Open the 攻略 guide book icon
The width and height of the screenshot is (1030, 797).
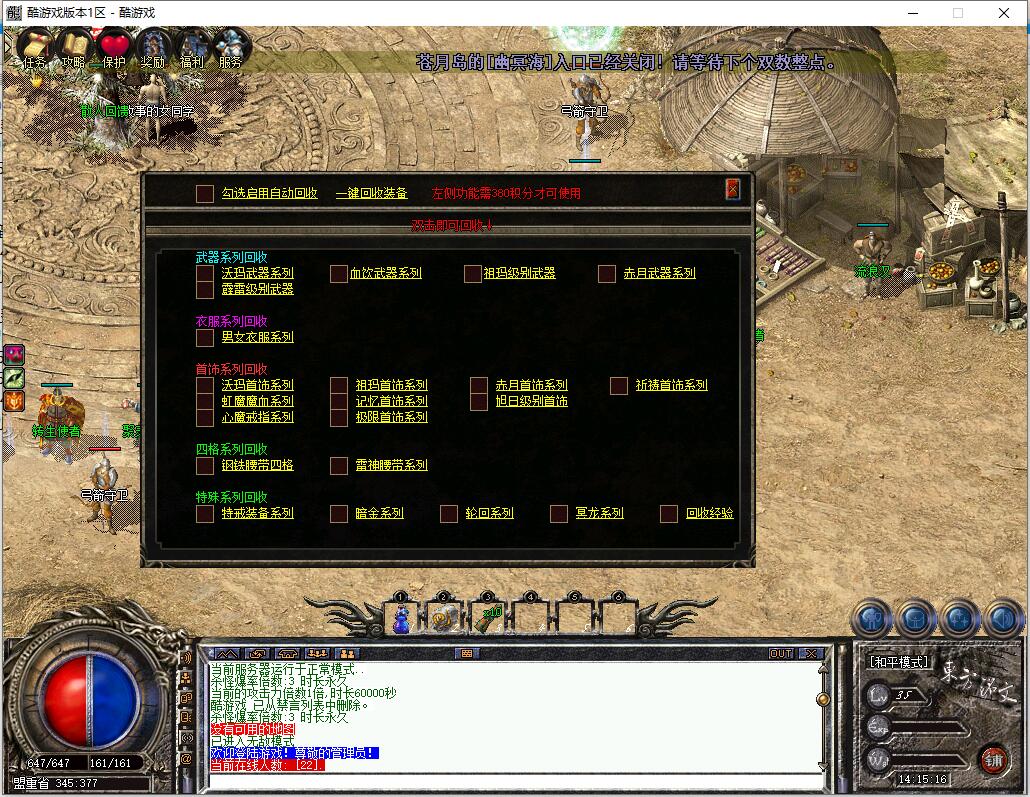(x=74, y=46)
